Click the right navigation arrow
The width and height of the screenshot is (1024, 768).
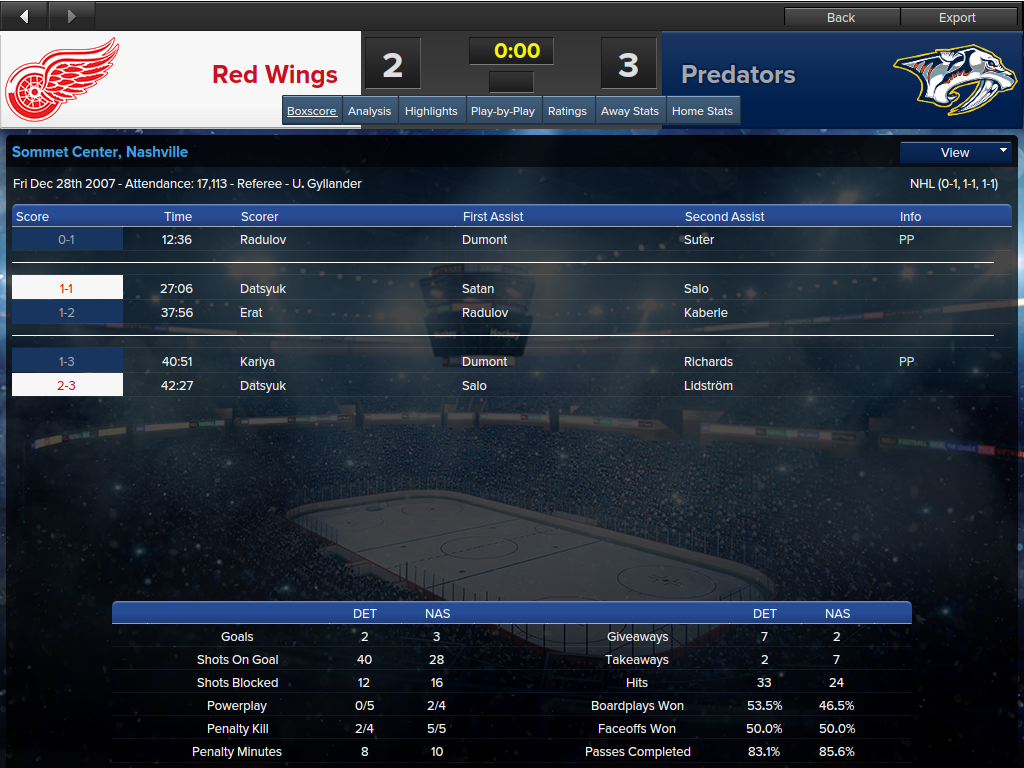70,16
